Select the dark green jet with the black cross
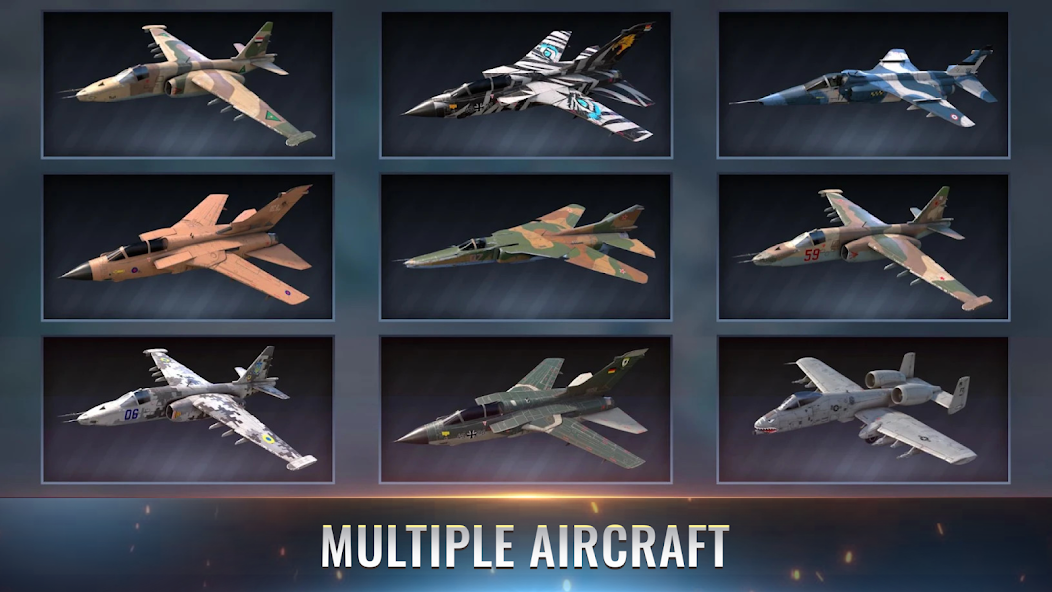This screenshot has width=1052, height=592. click(525, 410)
